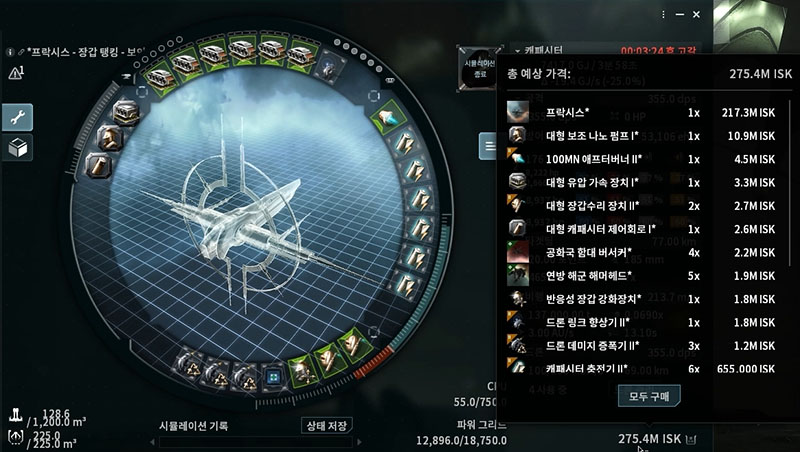The height and width of the screenshot is (452, 800).
Task: Close the fitting window with X
Action: tap(698, 15)
